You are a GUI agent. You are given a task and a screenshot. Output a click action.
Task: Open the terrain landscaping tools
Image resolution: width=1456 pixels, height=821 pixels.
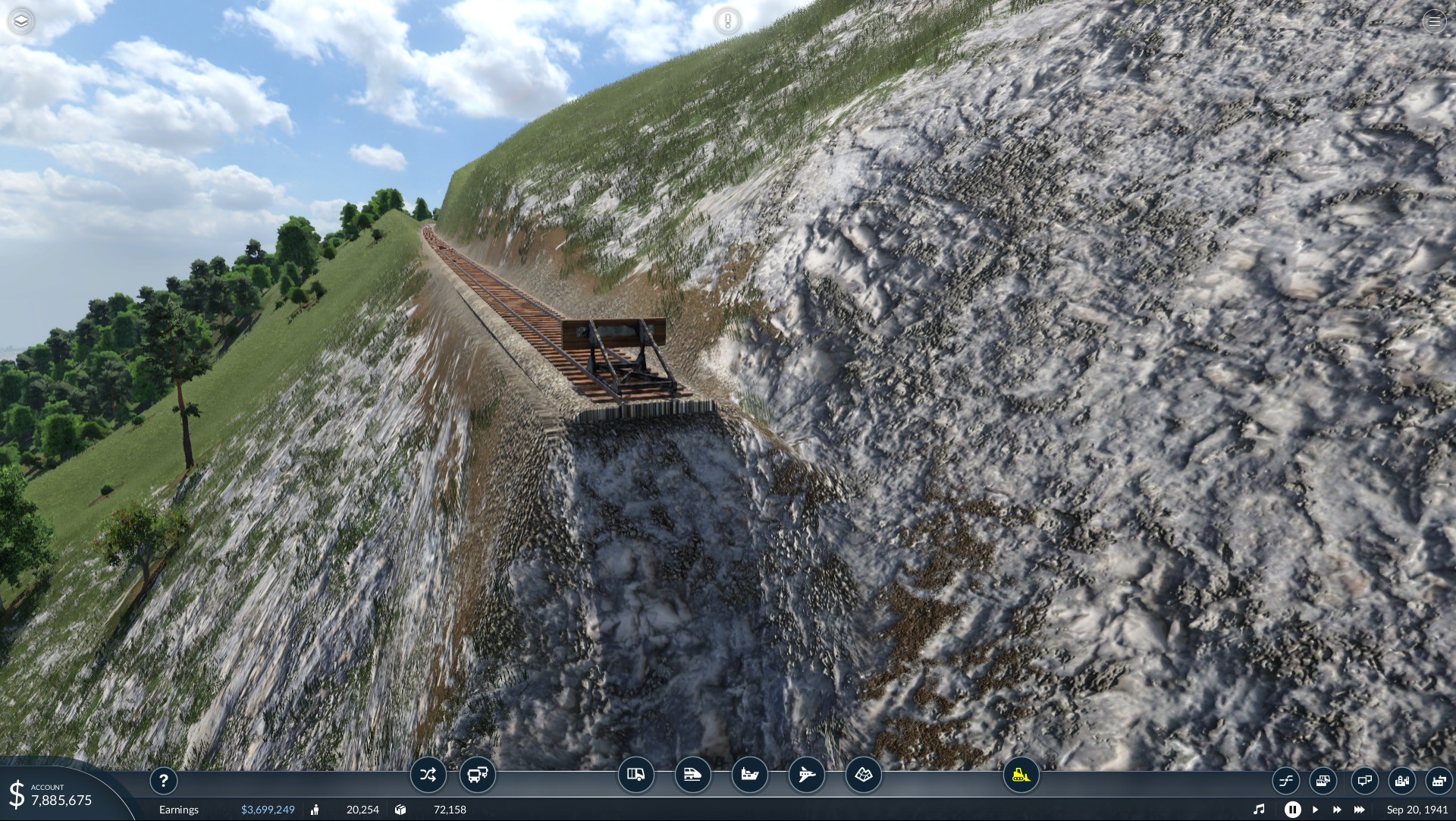pos(864,775)
